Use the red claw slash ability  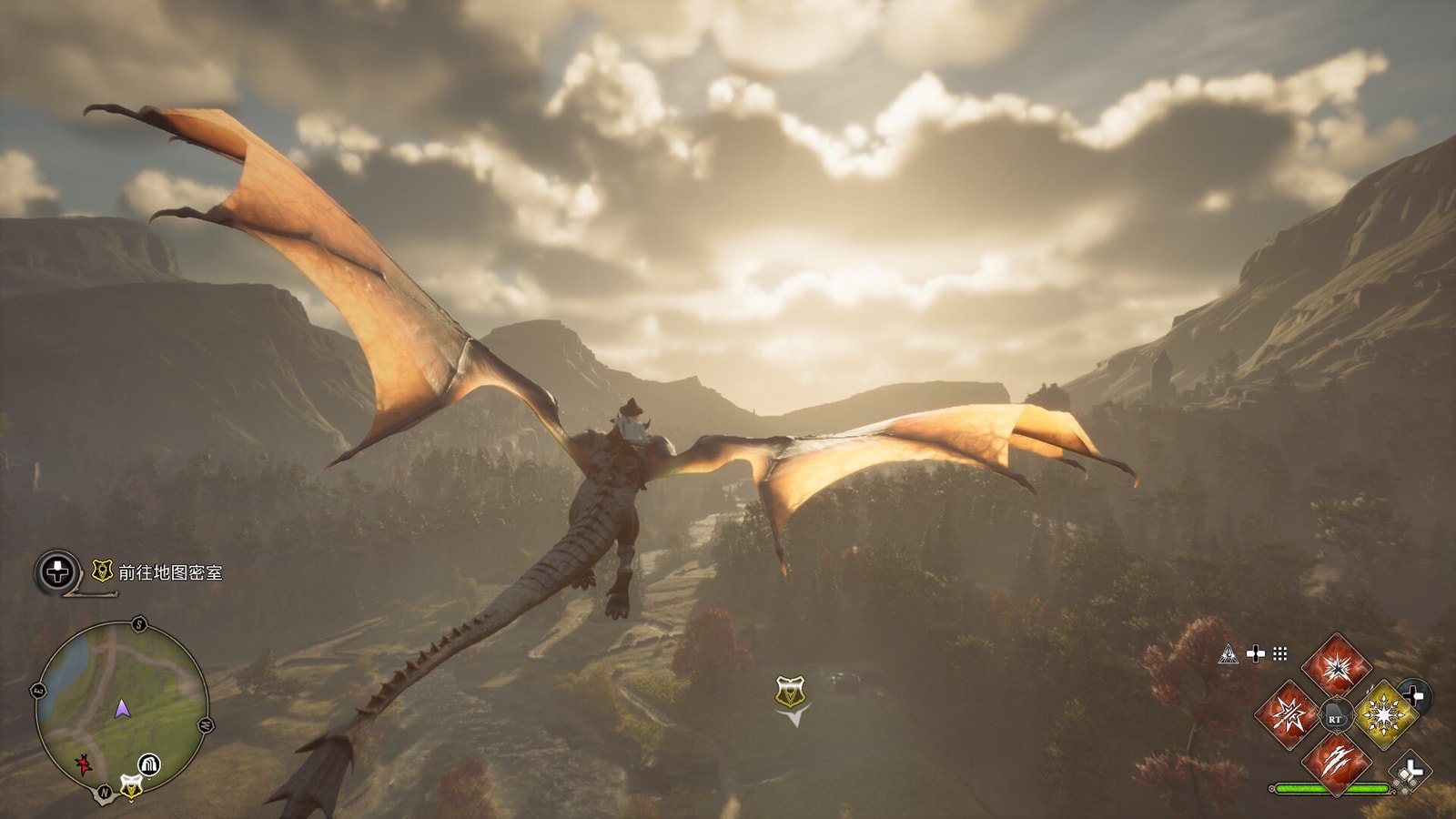tap(1336, 762)
